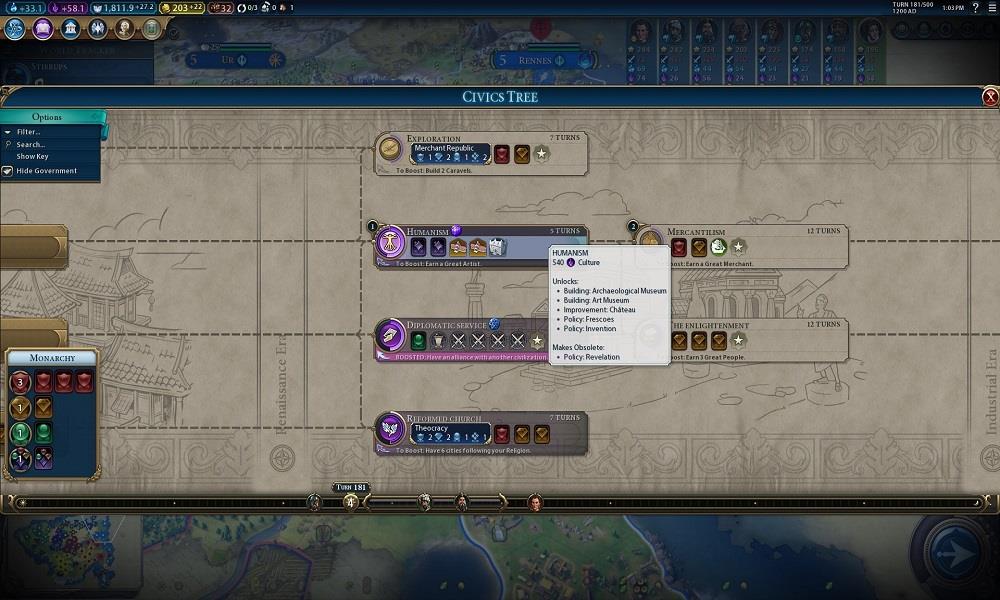Image resolution: width=1000 pixels, height=600 pixels.
Task: Close the Civics Tree window
Action: [x=990, y=97]
